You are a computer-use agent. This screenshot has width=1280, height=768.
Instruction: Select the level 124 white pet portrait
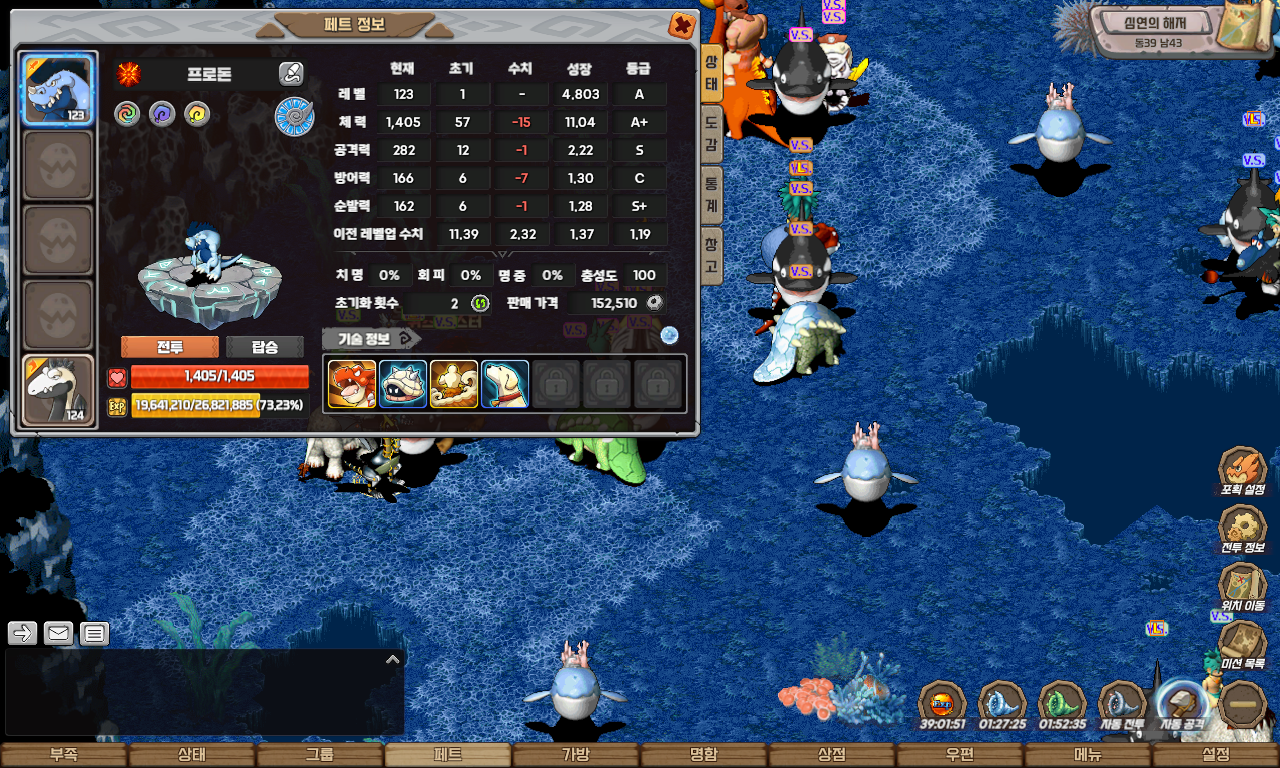point(58,391)
